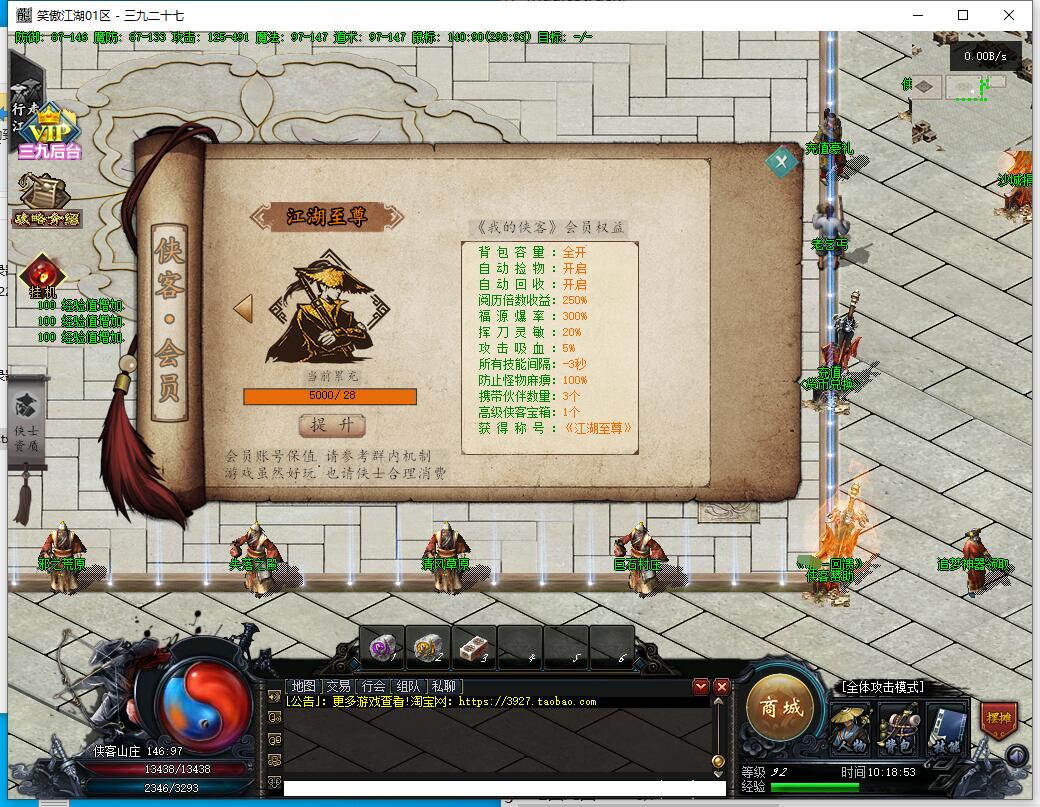This screenshot has width=1040, height=807.
Task: Switch chat to the 交易 tab
Action: pyautogui.click(x=338, y=686)
